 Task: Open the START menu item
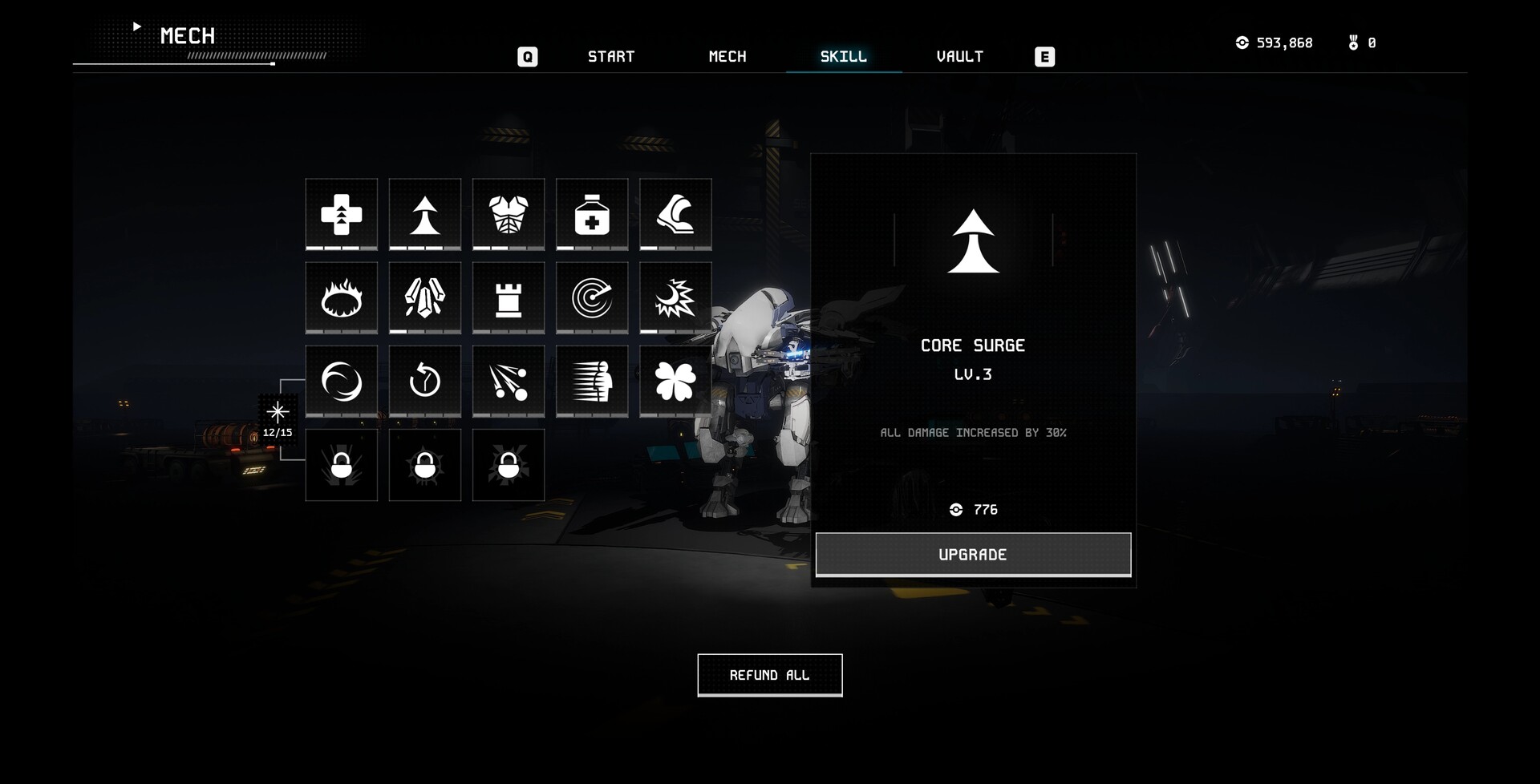click(x=611, y=56)
